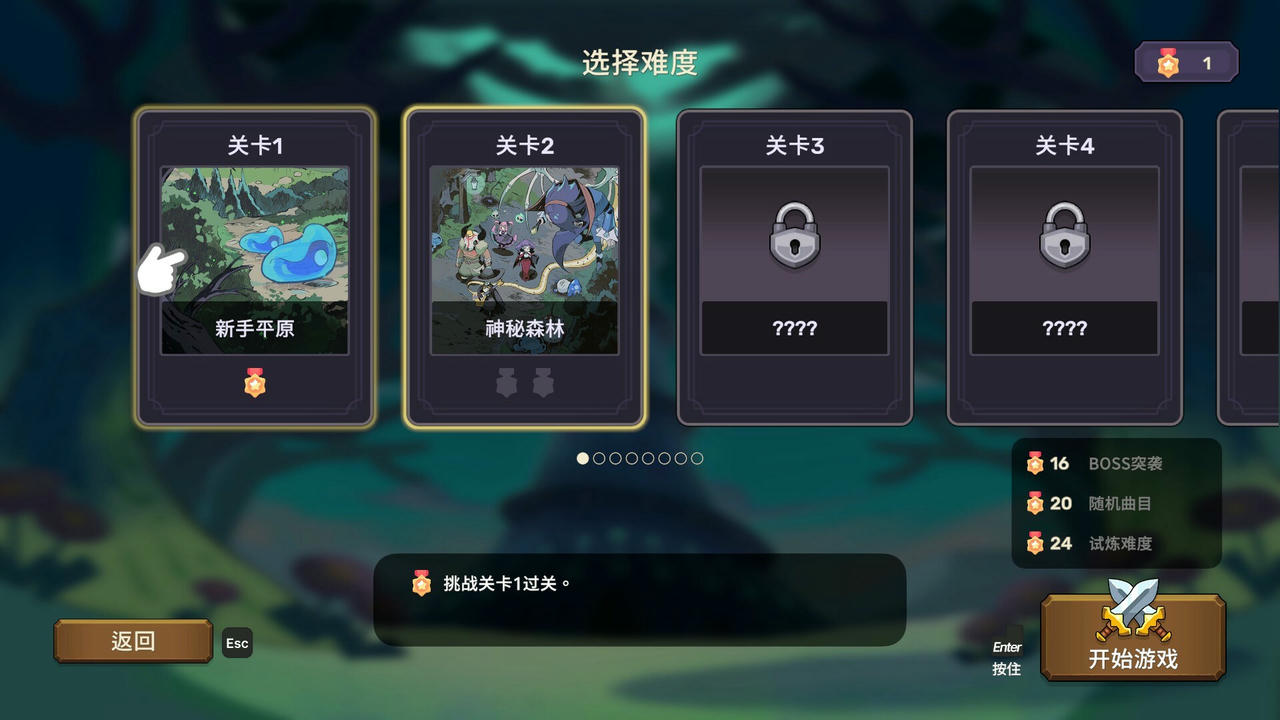Select the 关卡1 新手平原 level card

[x=255, y=265]
